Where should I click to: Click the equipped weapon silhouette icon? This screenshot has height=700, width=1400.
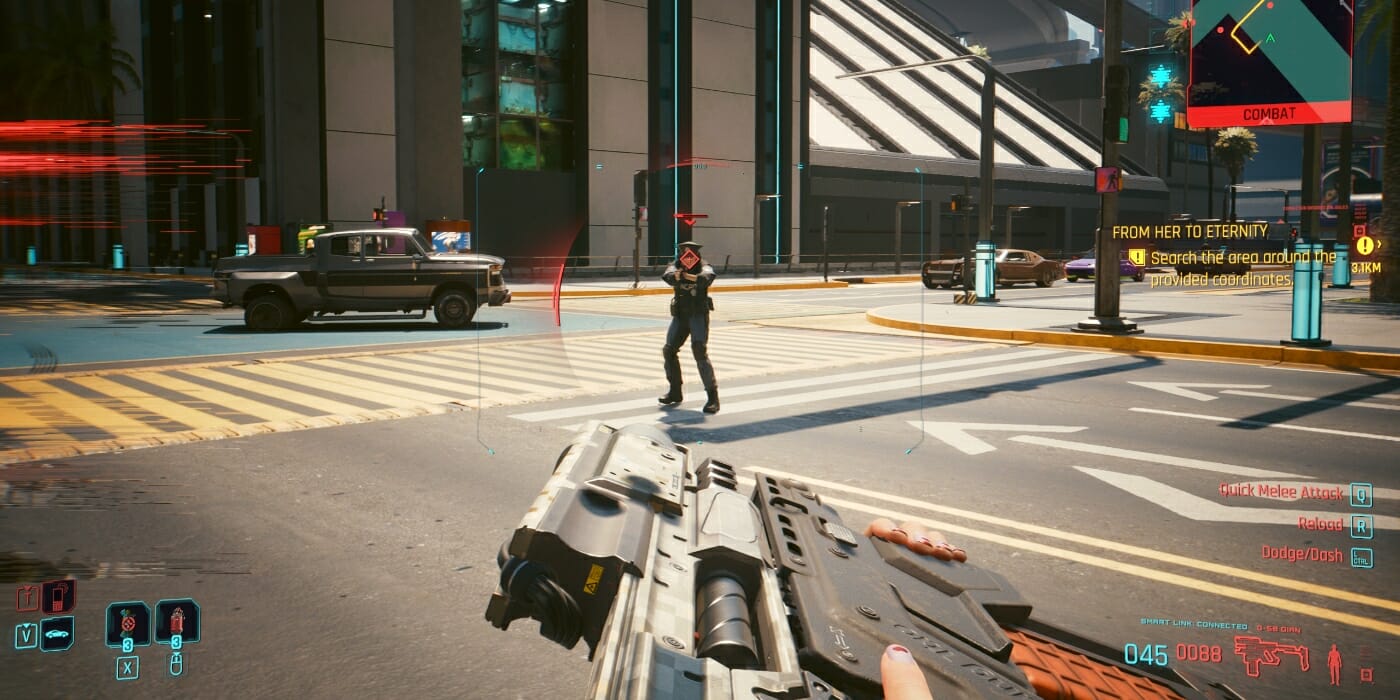(1270, 655)
